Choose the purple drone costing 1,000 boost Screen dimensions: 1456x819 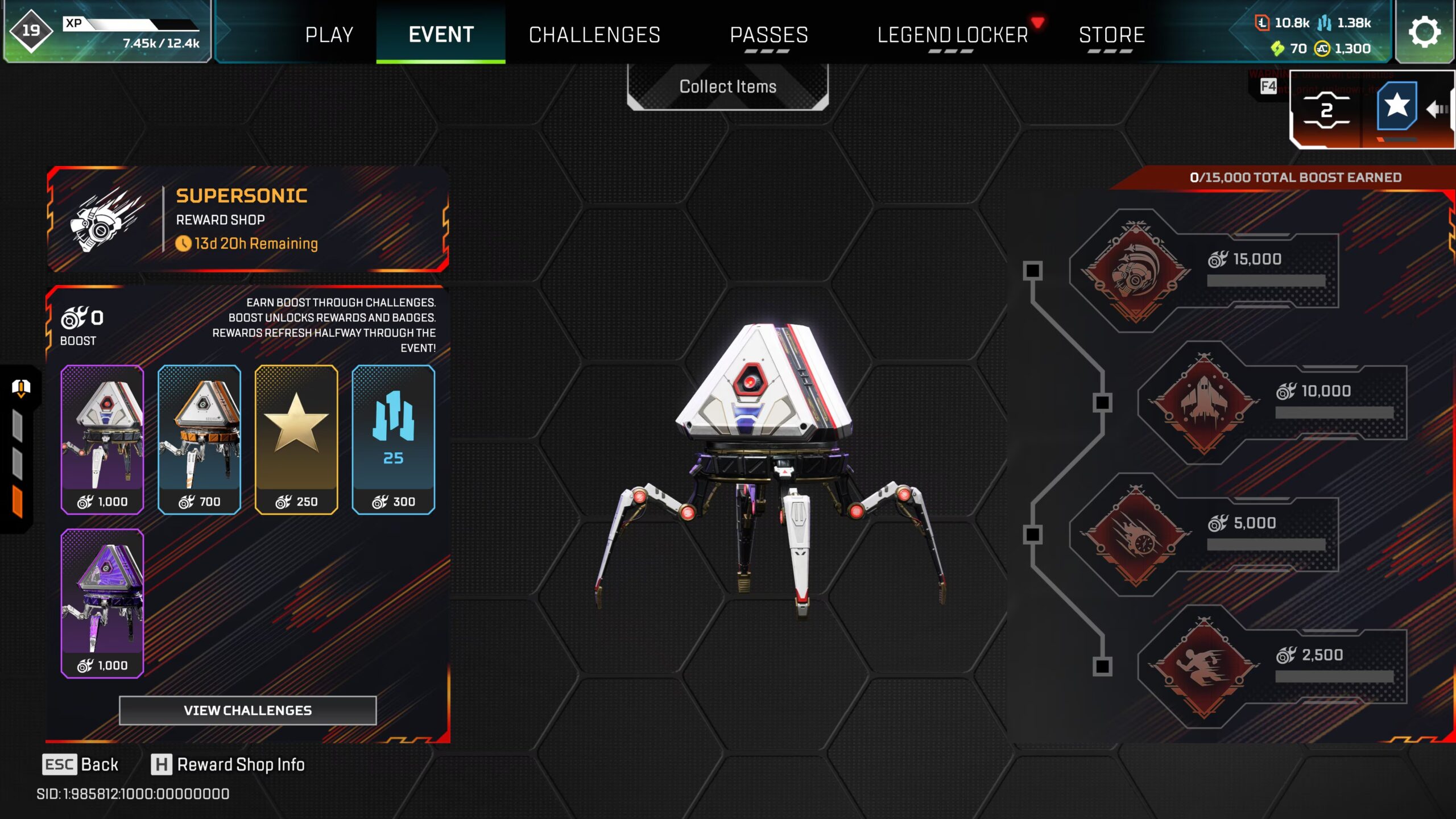tap(102, 603)
